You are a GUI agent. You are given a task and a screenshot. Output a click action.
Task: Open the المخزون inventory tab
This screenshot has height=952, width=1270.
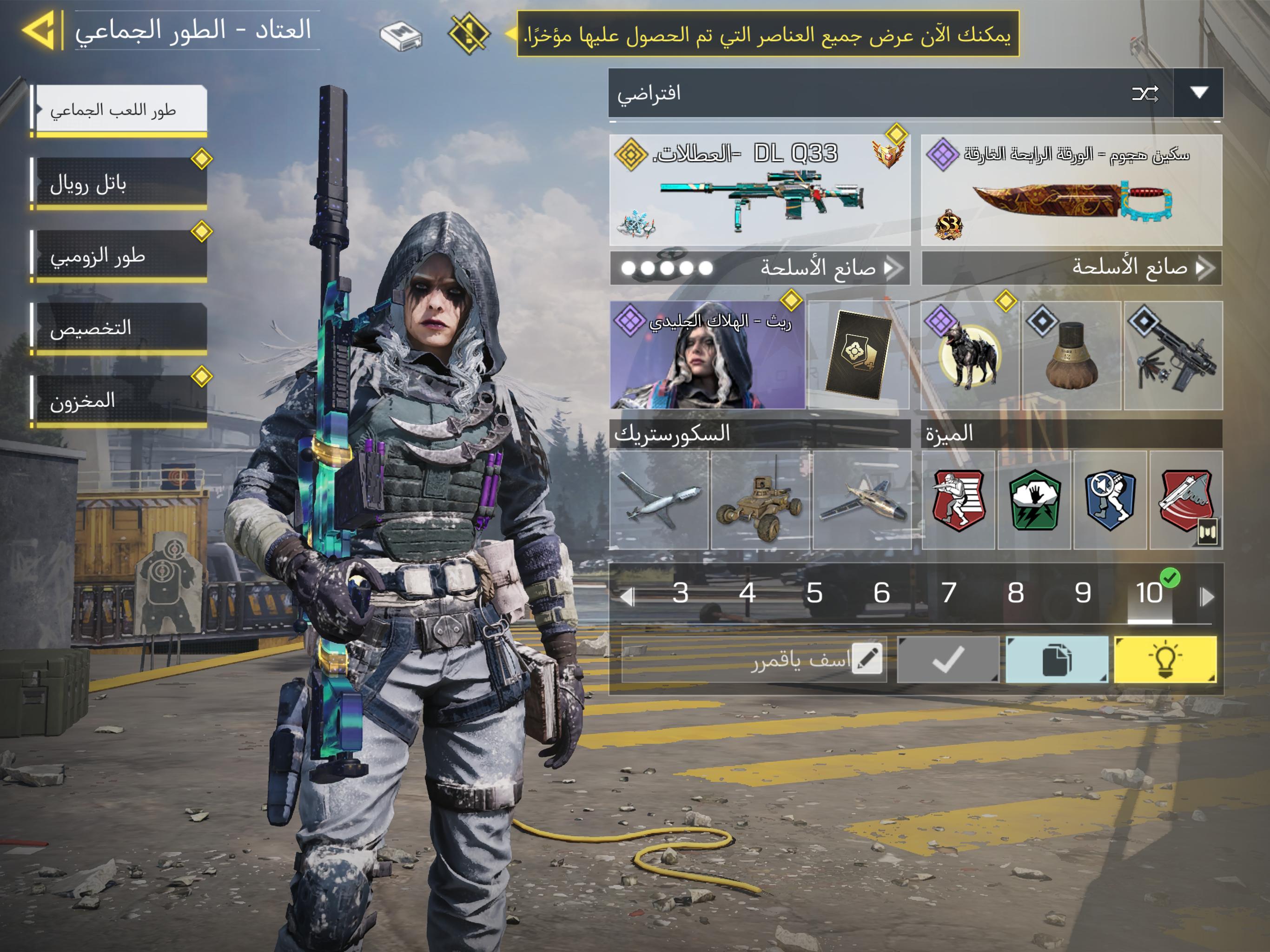click(x=119, y=401)
